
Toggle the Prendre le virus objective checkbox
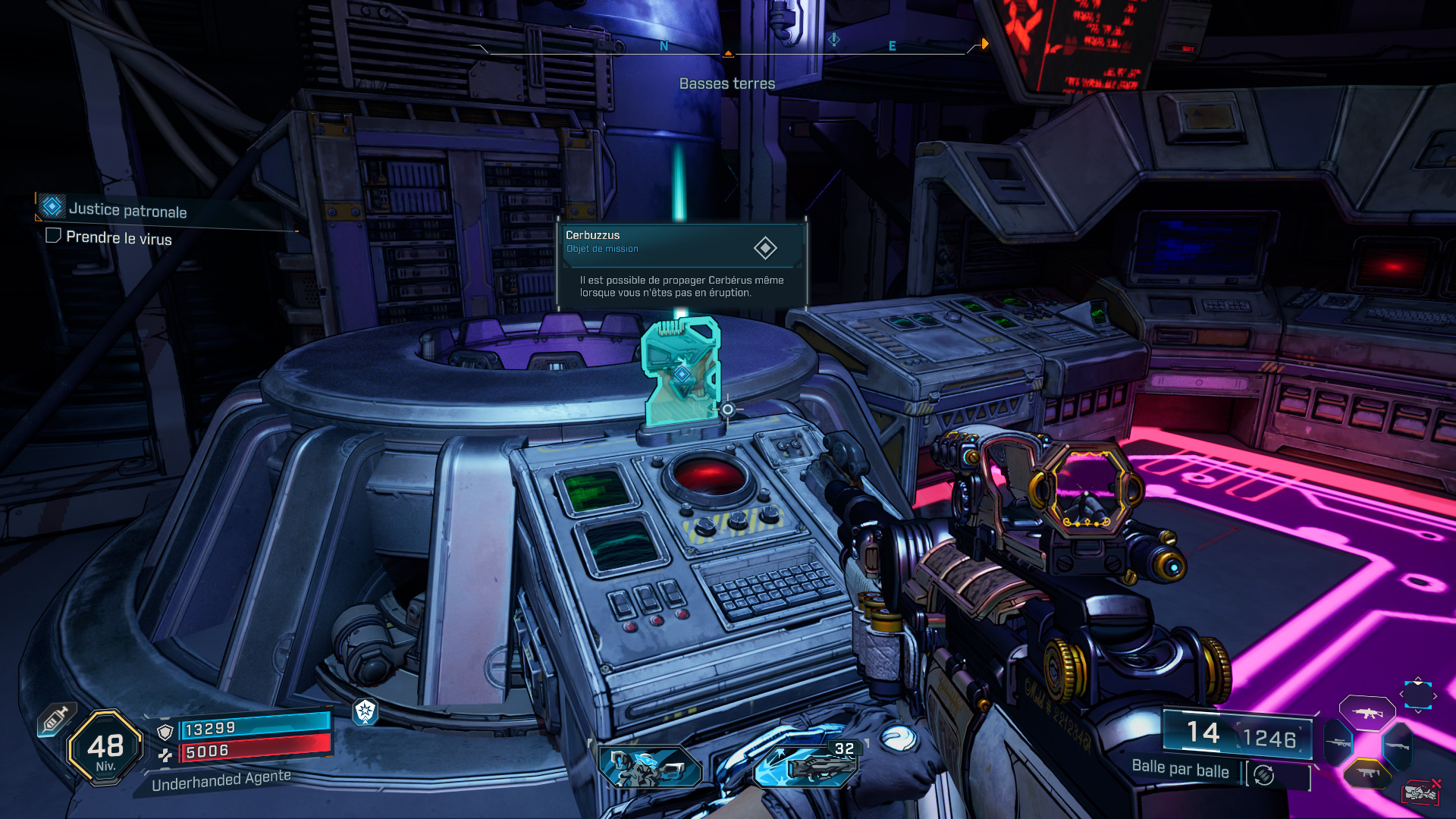[x=53, y=236]
